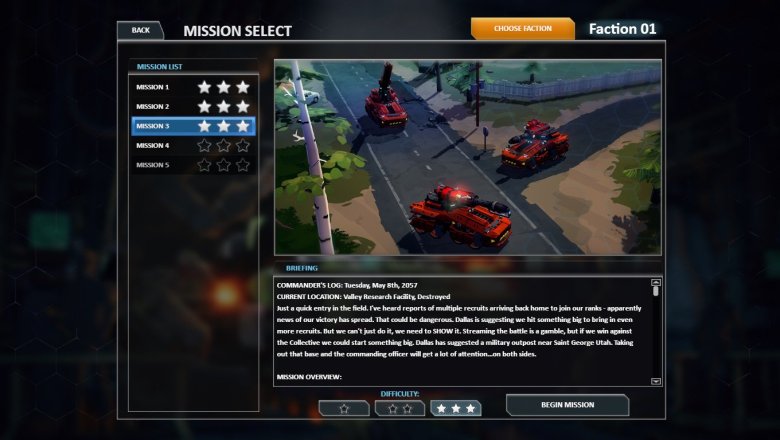The width and height of the screenshot is (780, 440).
Task: Click the briefing scroll down arrow
Action: coord(656,381)
